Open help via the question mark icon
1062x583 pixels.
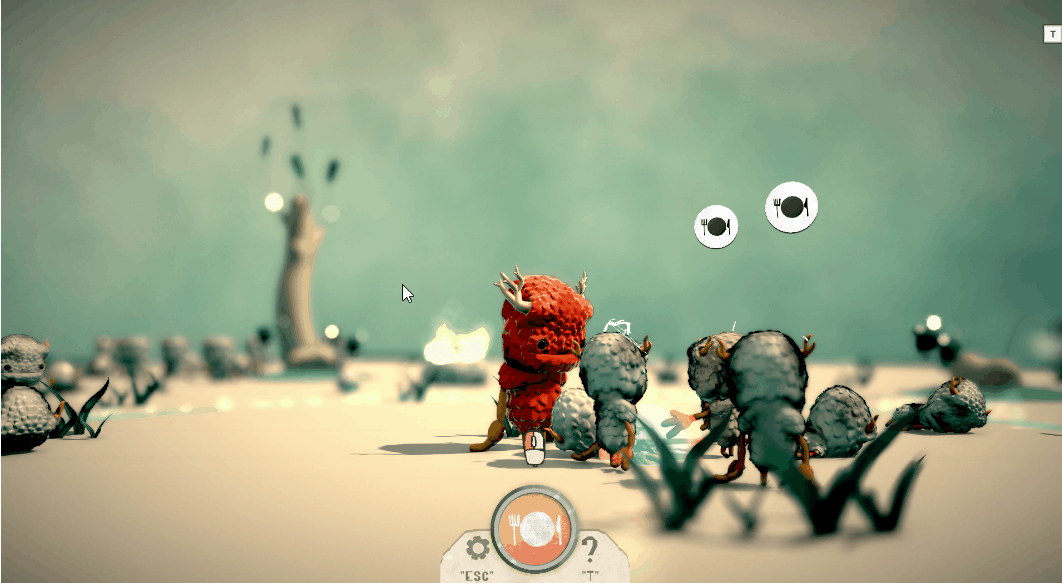590,548
